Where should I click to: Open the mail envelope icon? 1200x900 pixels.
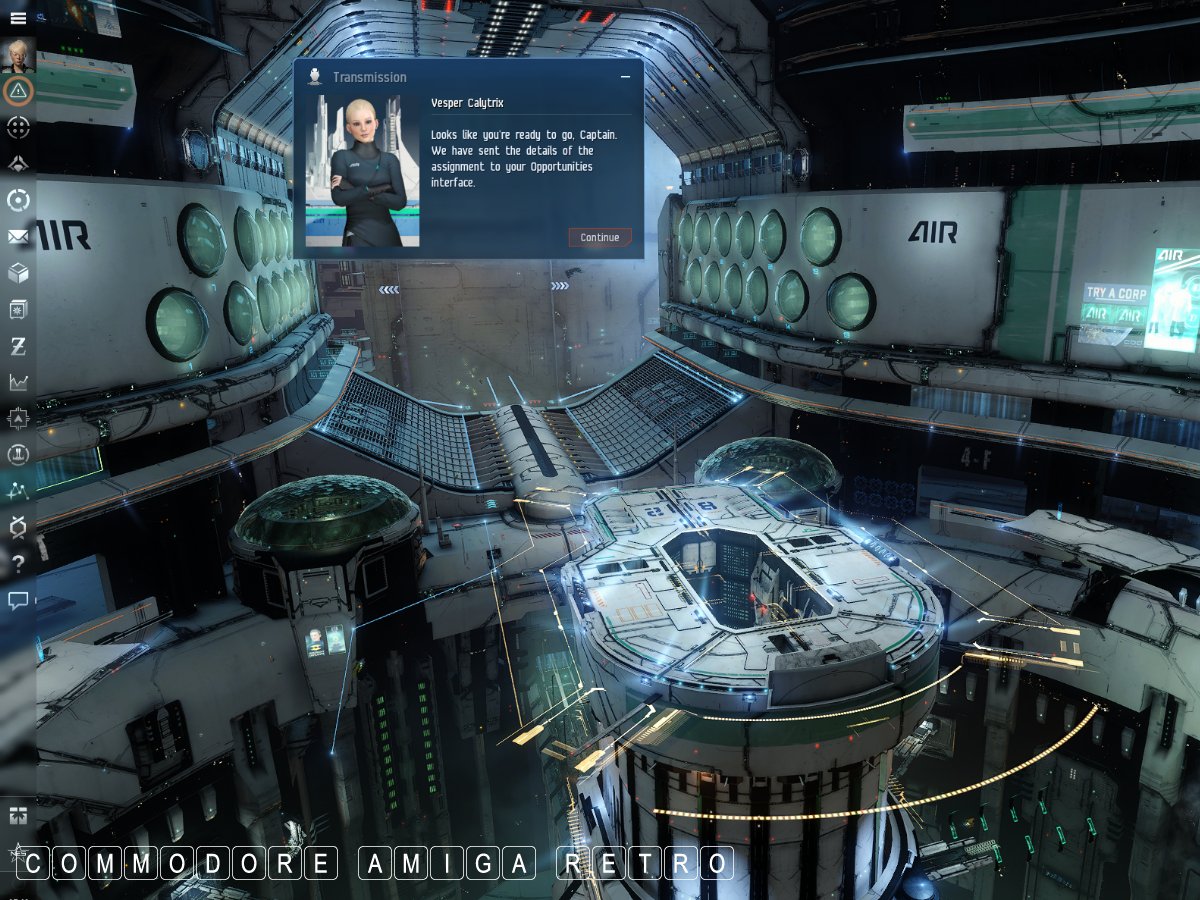point(18,237)
